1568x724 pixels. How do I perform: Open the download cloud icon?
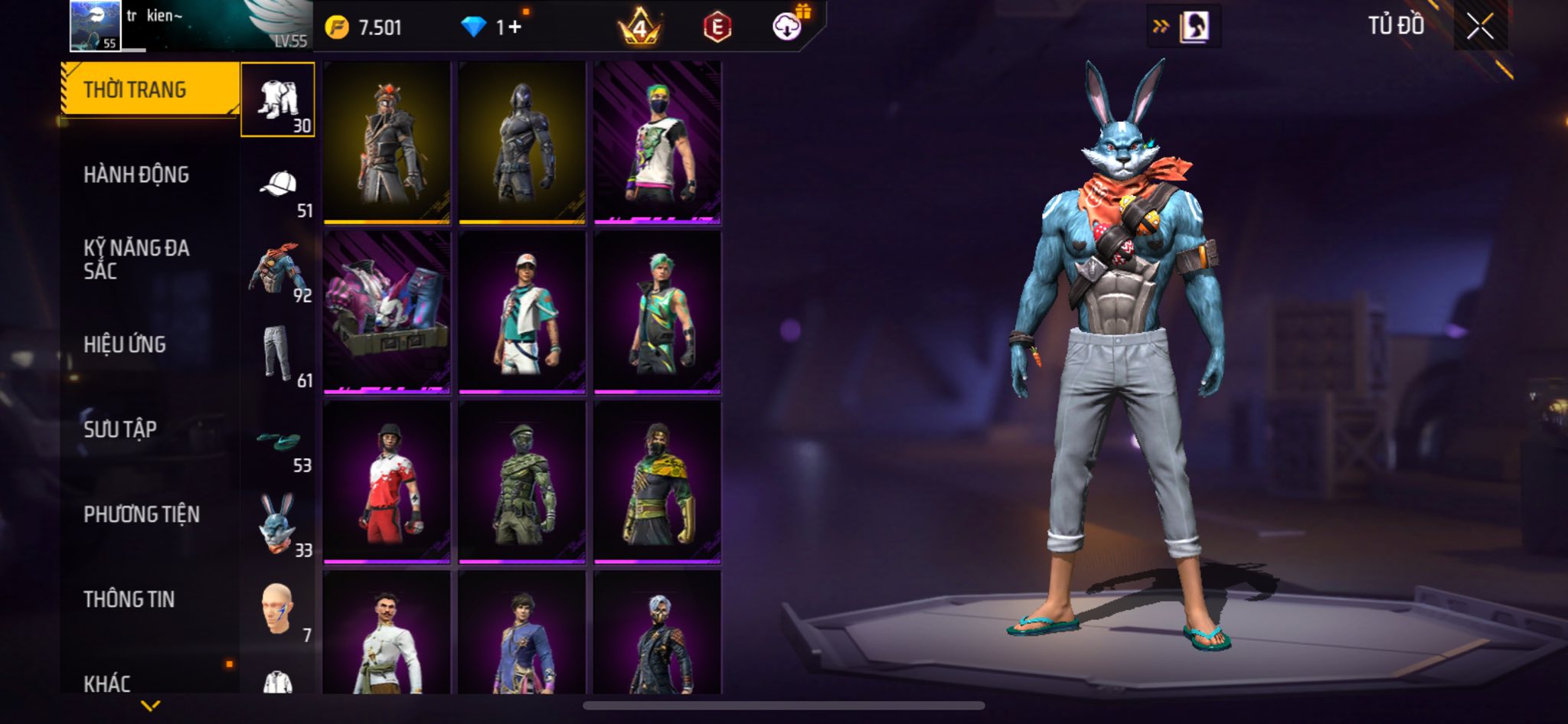point(786,28)
